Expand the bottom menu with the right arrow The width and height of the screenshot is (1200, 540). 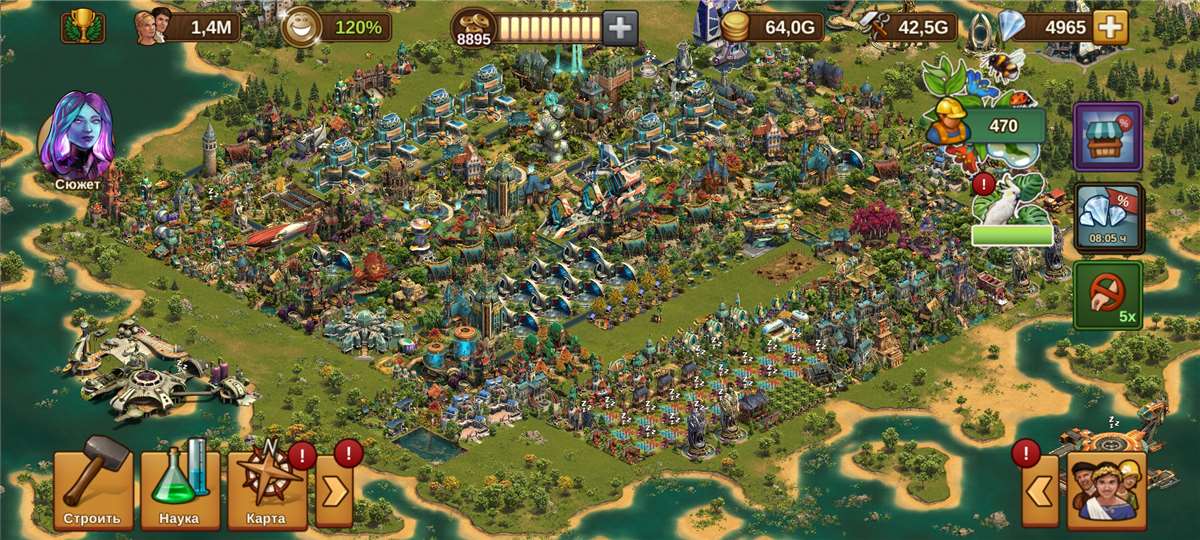coord(334,492)
